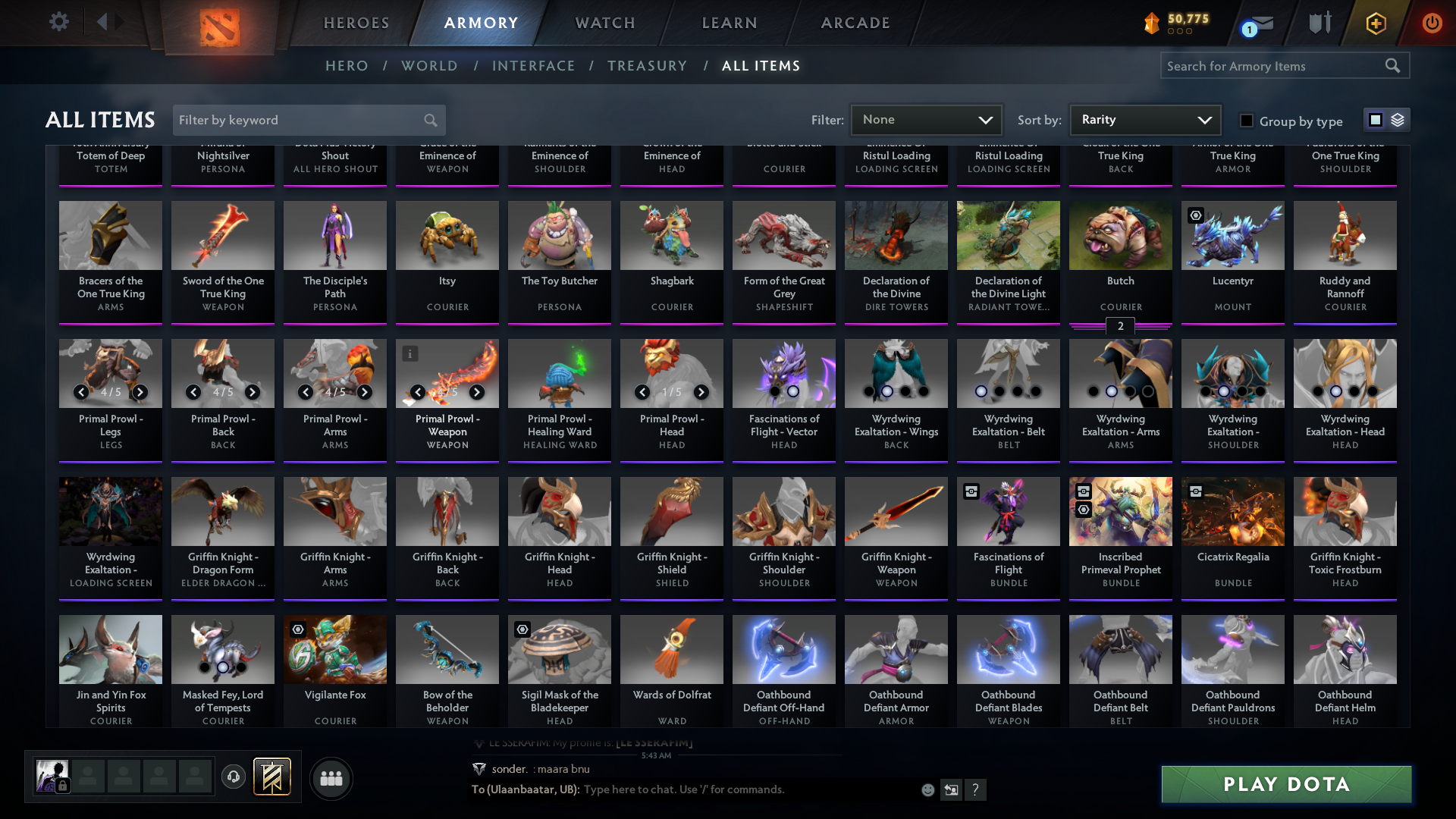Viewport: 1456px width, 819px height.
Task: Open the Filter dropdown set to None
Action: point(926,119)
